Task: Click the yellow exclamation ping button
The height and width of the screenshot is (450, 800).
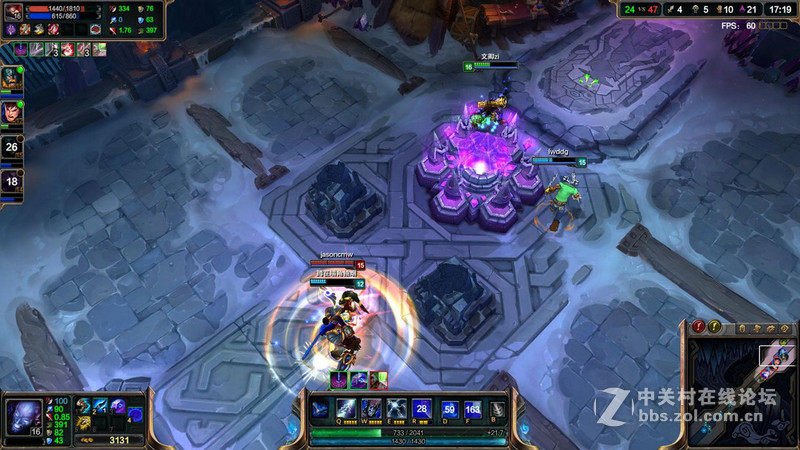Action: click(x=714, y=327)
